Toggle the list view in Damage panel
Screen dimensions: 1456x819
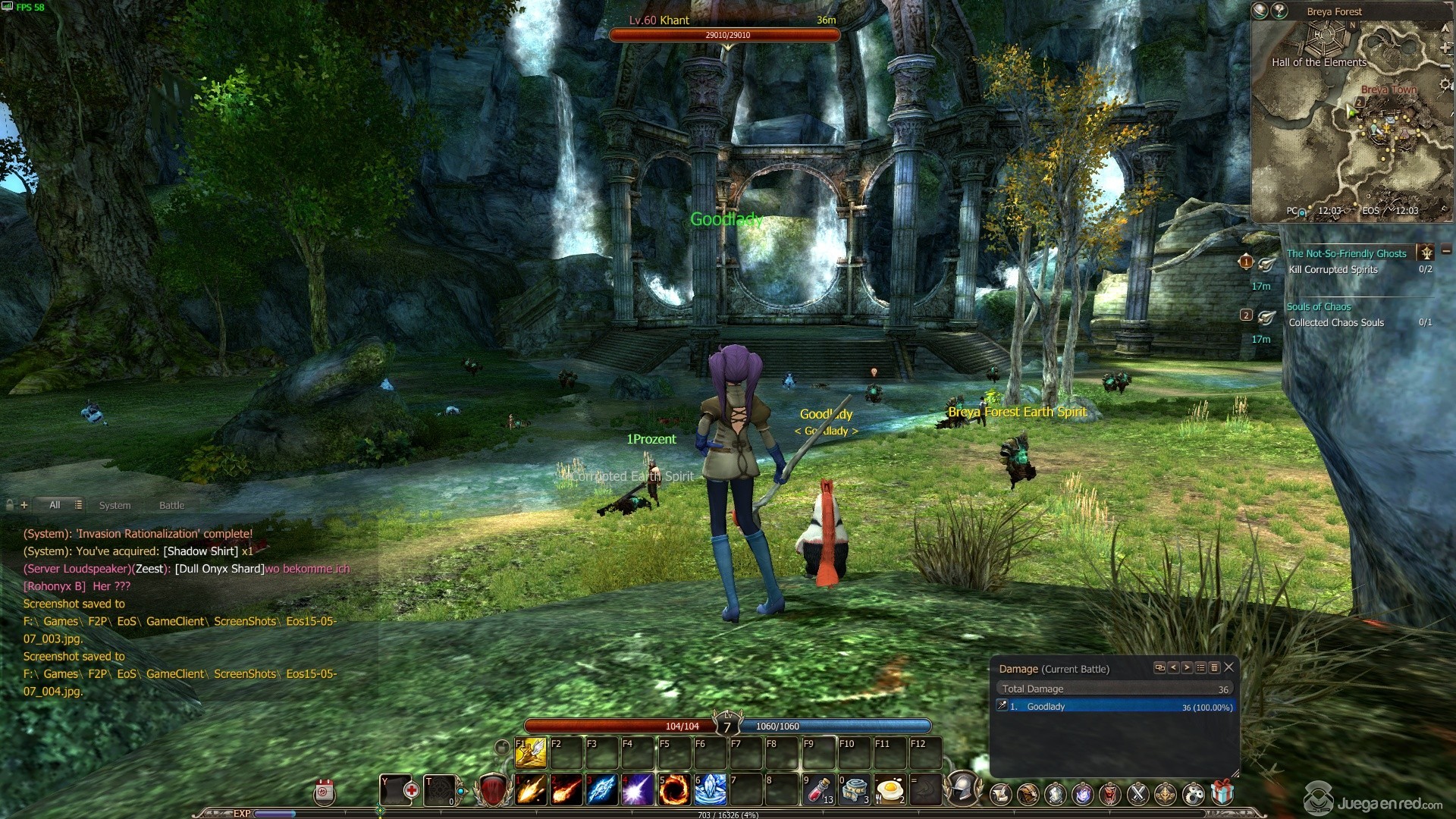click(1200, 669)
